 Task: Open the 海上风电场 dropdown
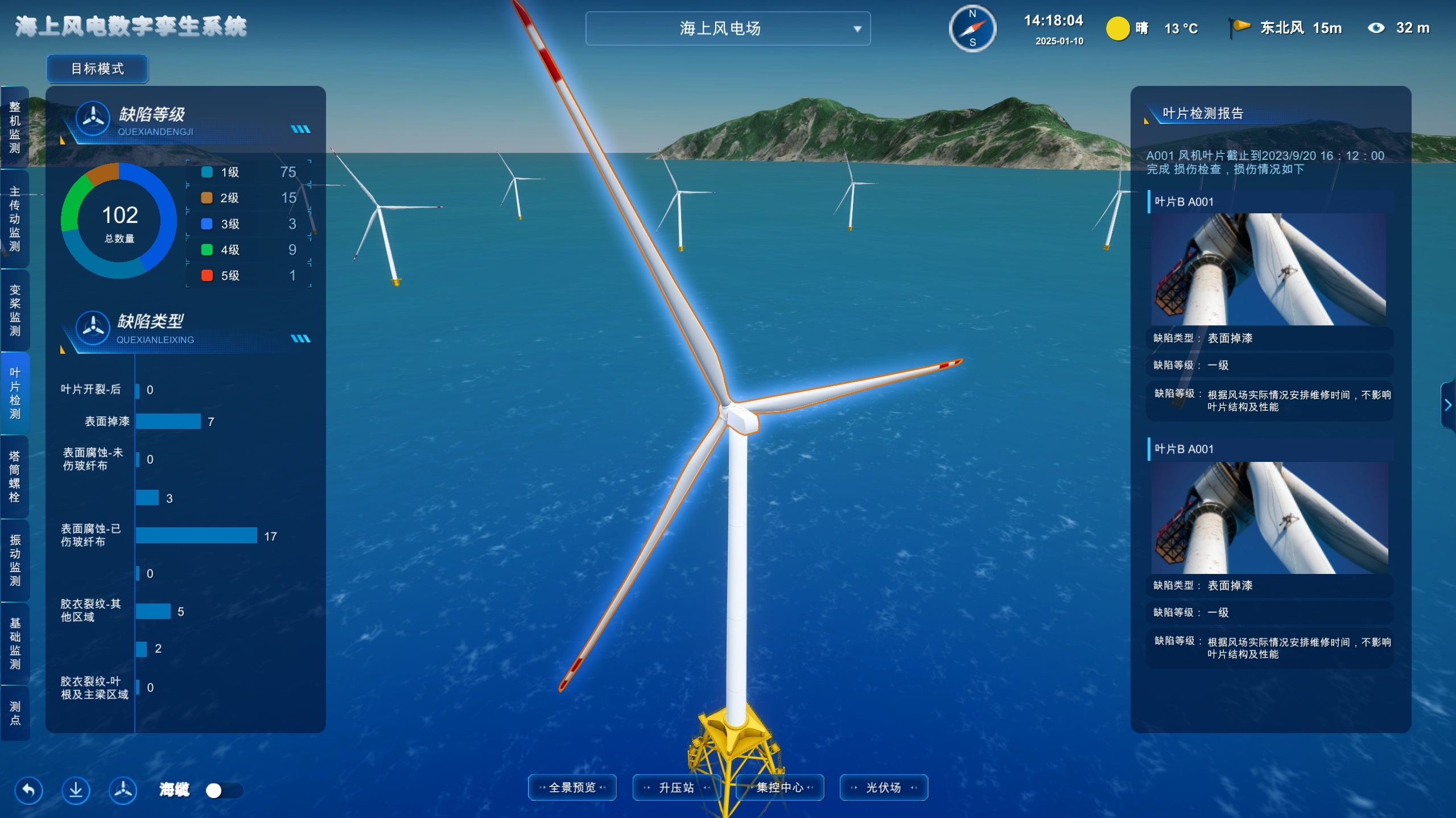[x=727, y=28]
